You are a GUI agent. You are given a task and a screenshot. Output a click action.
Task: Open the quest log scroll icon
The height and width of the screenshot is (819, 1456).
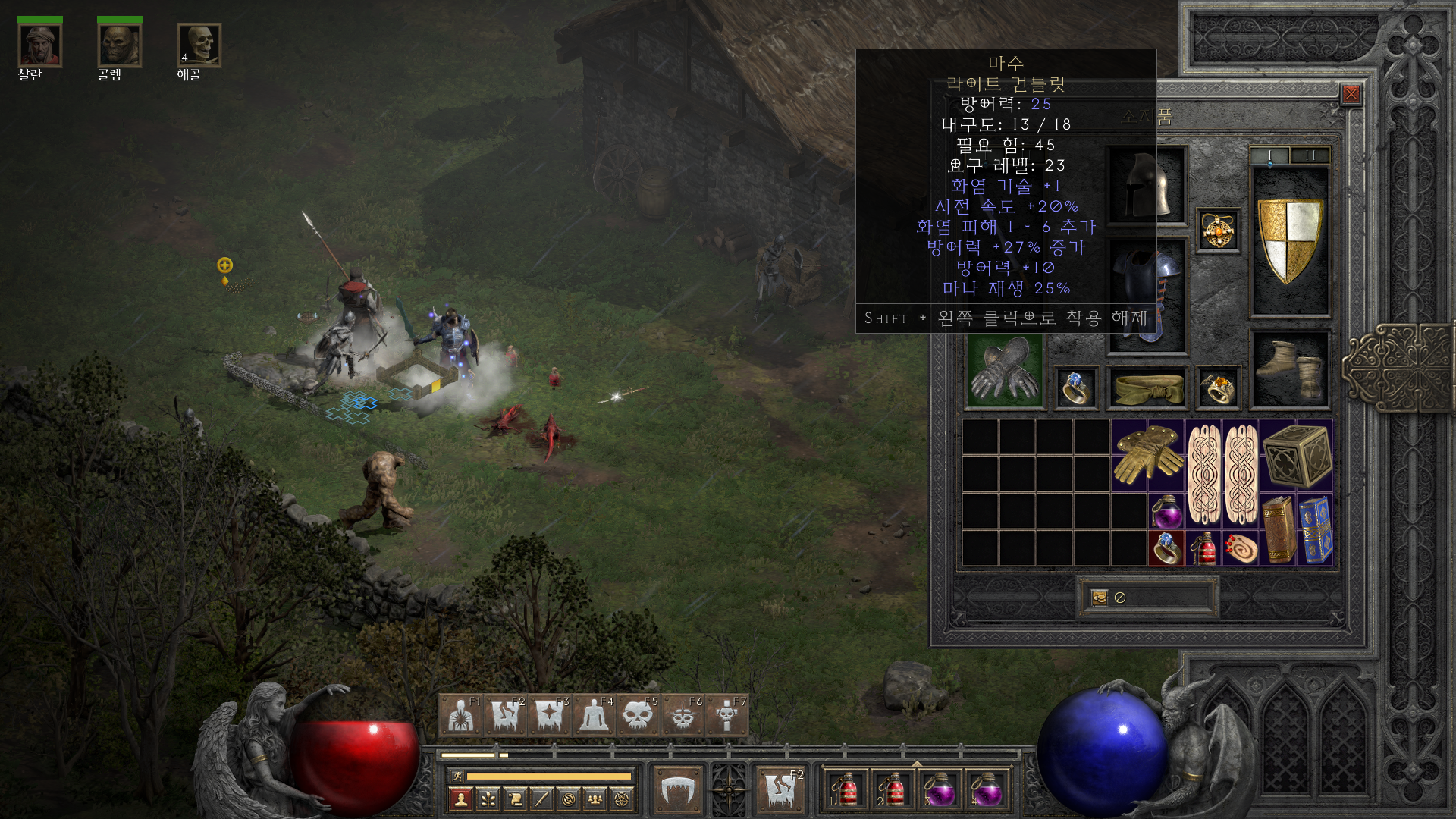click(x=515, y=799)
